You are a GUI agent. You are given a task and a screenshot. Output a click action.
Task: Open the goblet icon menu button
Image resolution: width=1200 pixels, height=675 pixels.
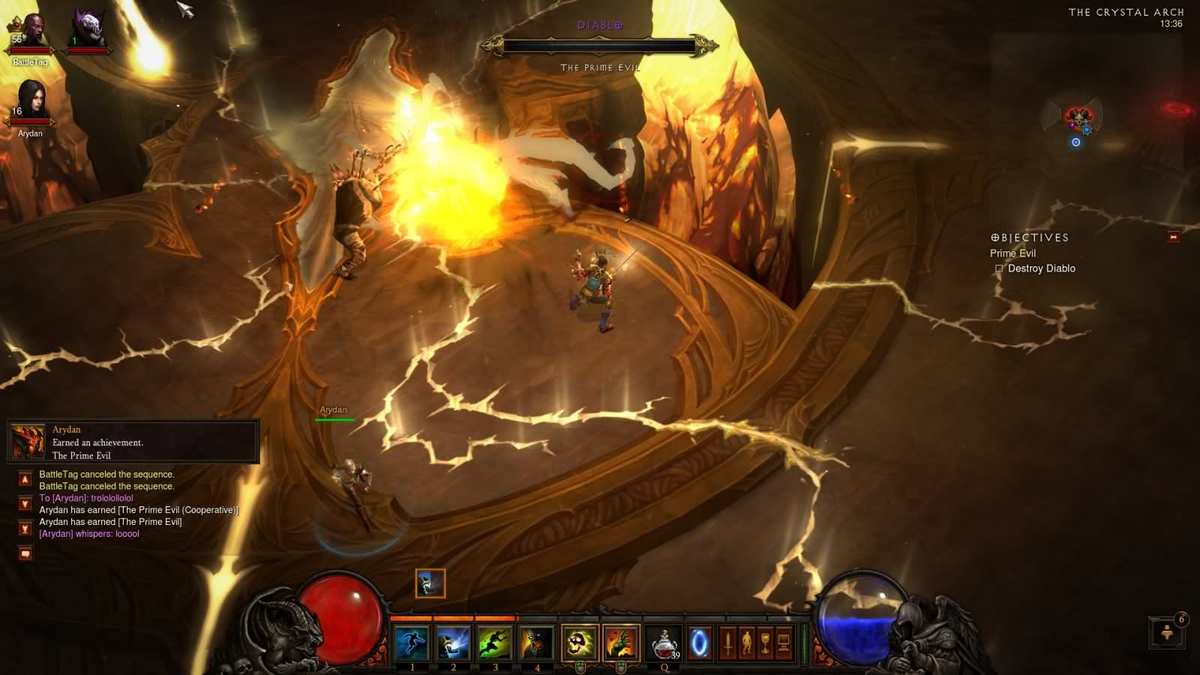tap(765, 643)
